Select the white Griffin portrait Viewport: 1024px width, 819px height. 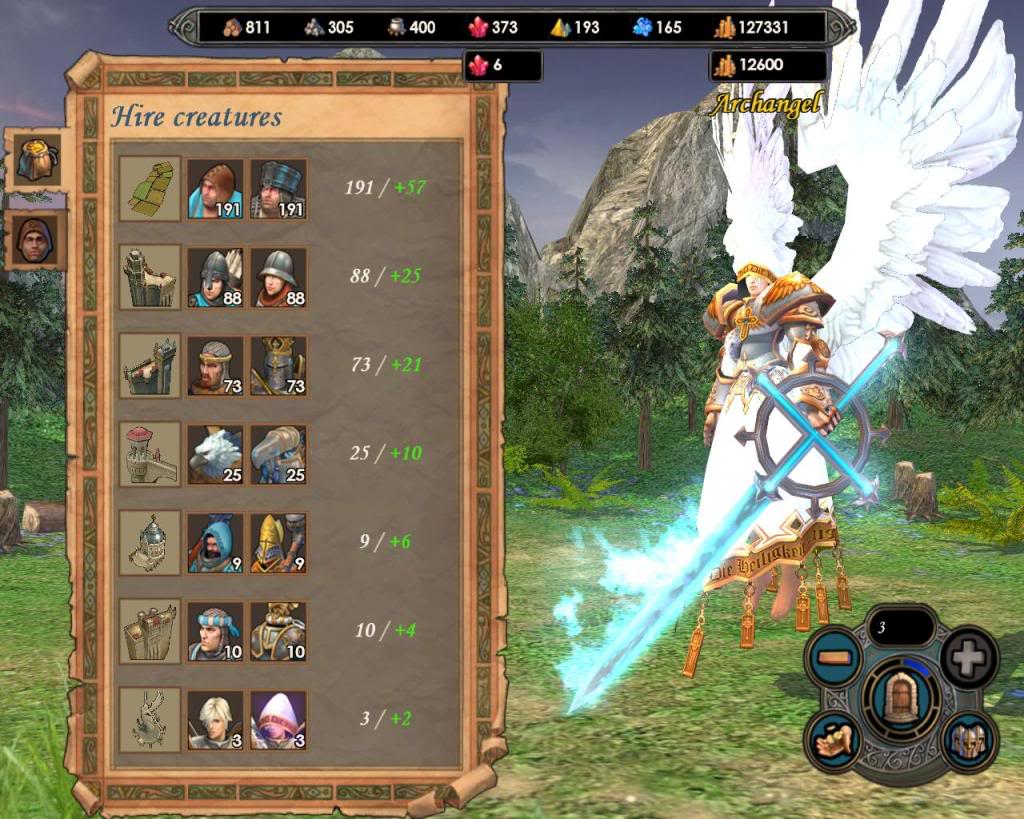(x=215, y=453)
